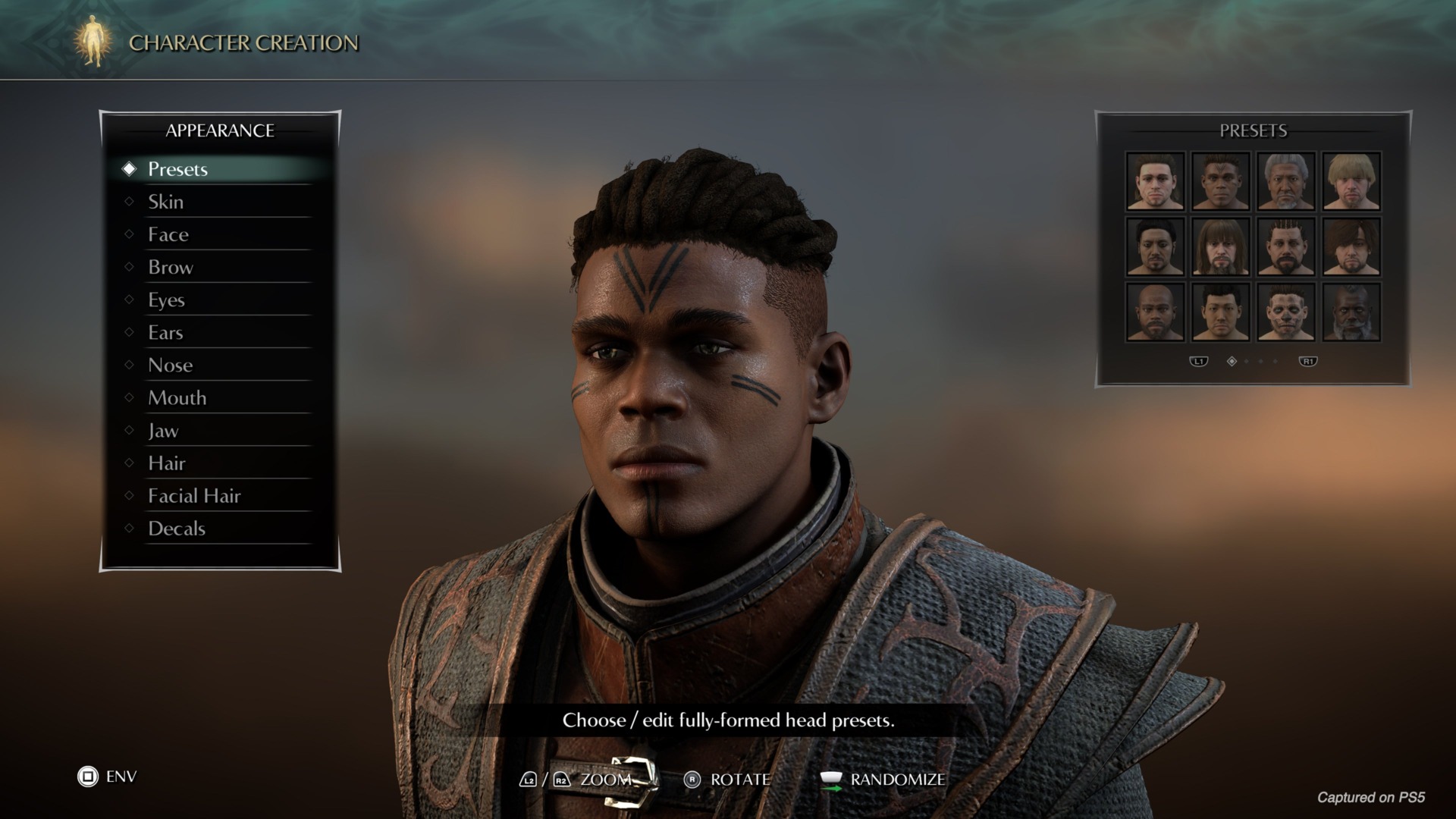The width and height of the screenshot is (1456, 819).
Task: Select the skull-tattooed face preset thumbnail
Action: coord(1286,312)
